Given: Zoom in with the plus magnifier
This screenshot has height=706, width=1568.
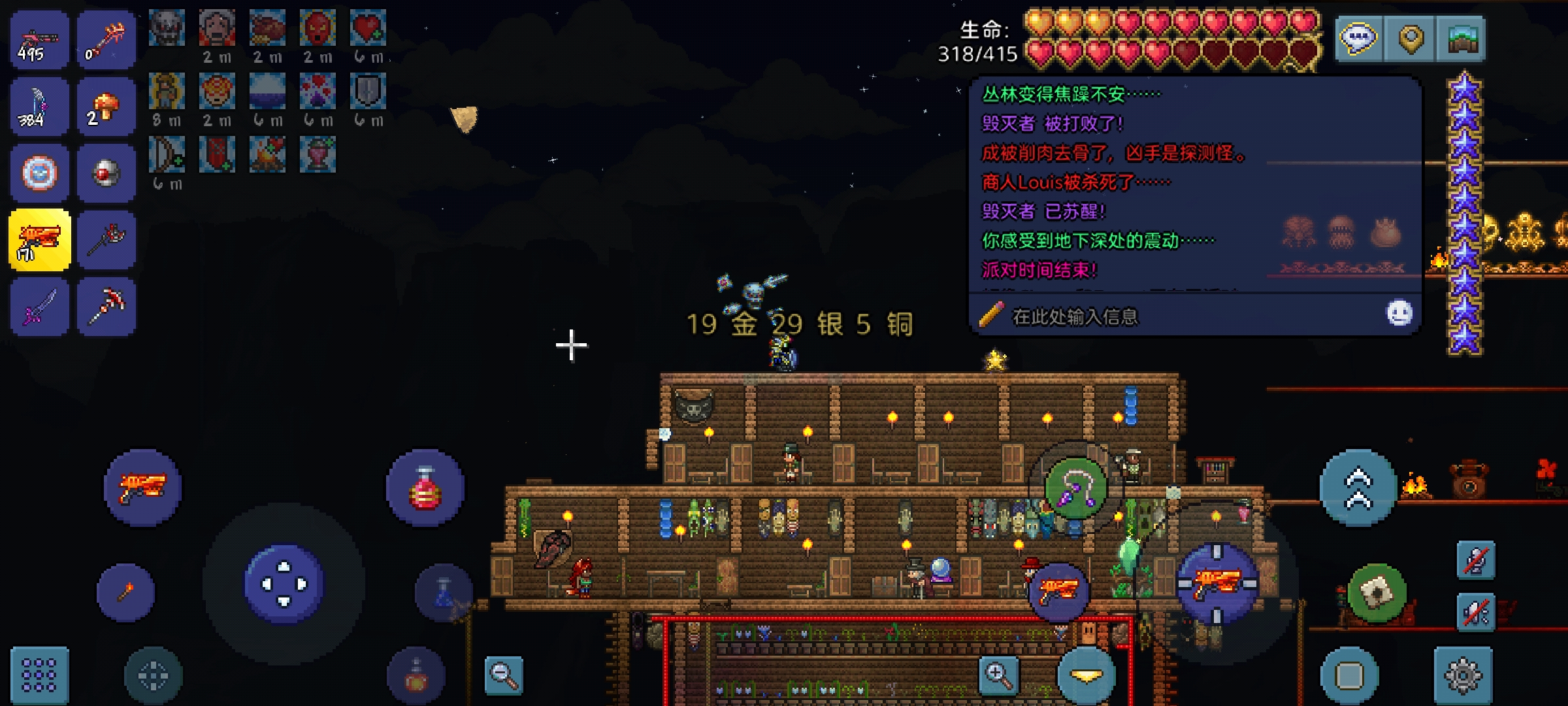Looking at the screenshot, I should 998,675.
